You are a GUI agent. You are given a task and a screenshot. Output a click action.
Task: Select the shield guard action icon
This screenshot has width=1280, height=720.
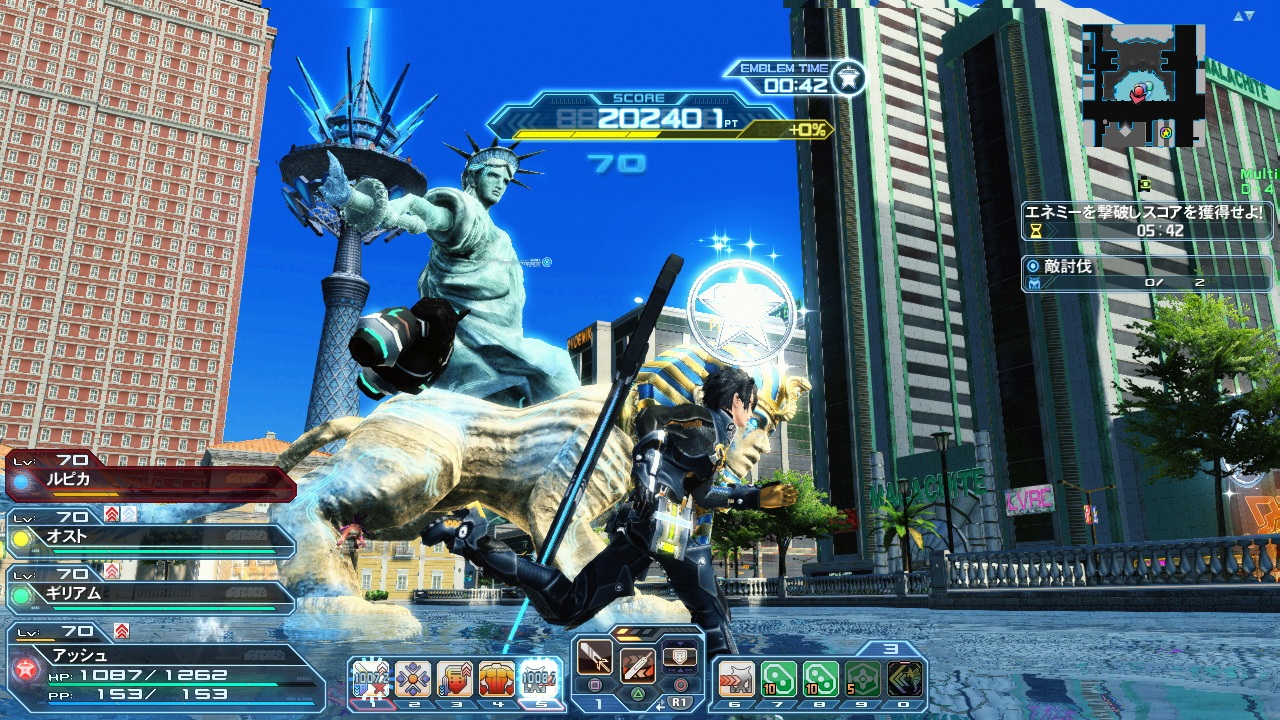click(679, 657)
